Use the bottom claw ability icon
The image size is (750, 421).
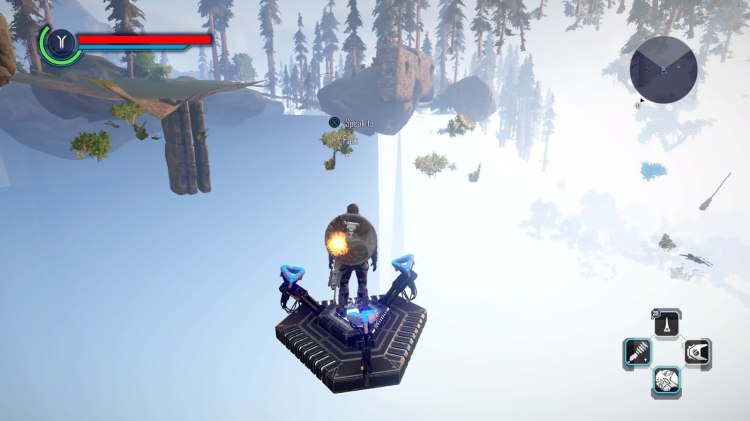click(x=667, y=380)
